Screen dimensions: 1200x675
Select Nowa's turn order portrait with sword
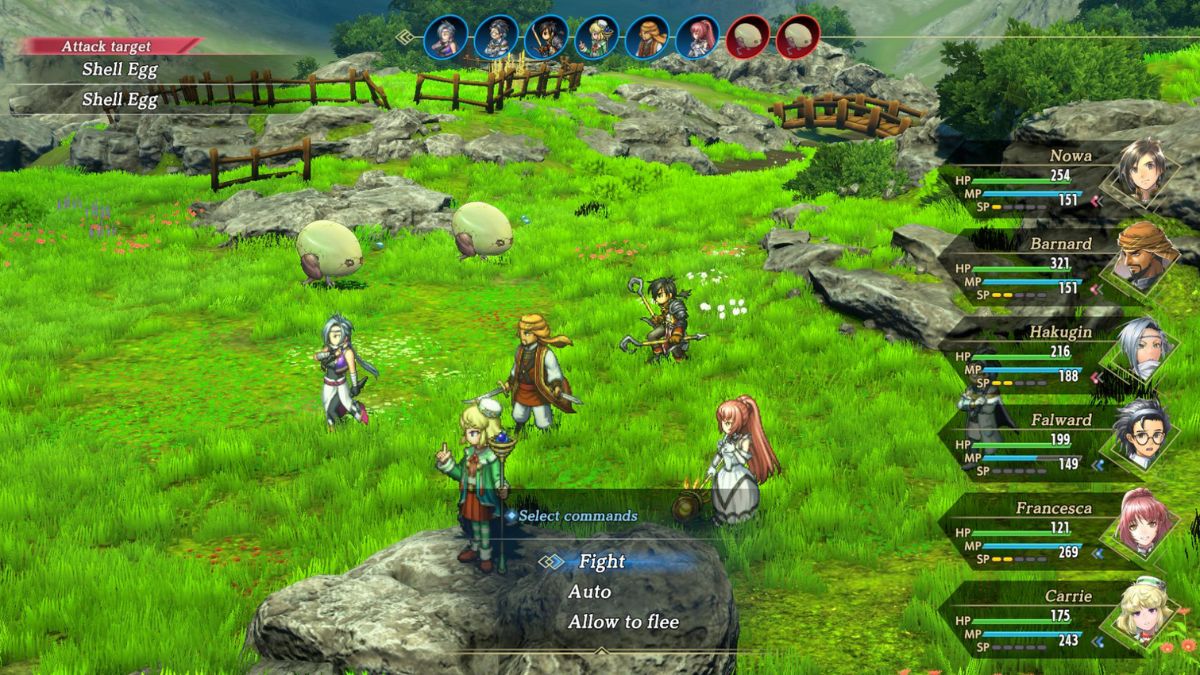[547, 38]
